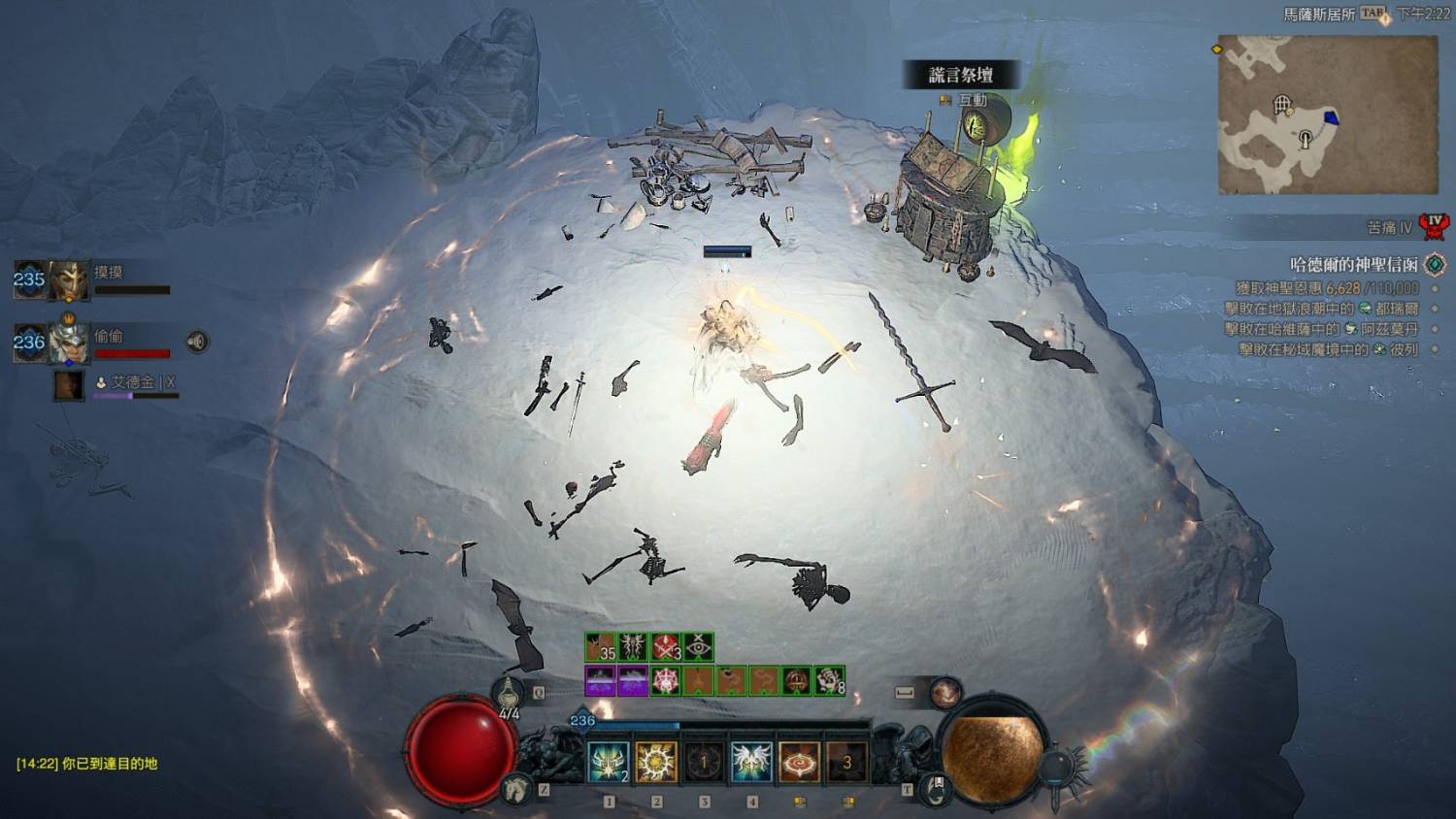1456x819 pixels.
Task: Select the dim skill slot on cooldown showing 3
Action: click(x=846, y=762)
